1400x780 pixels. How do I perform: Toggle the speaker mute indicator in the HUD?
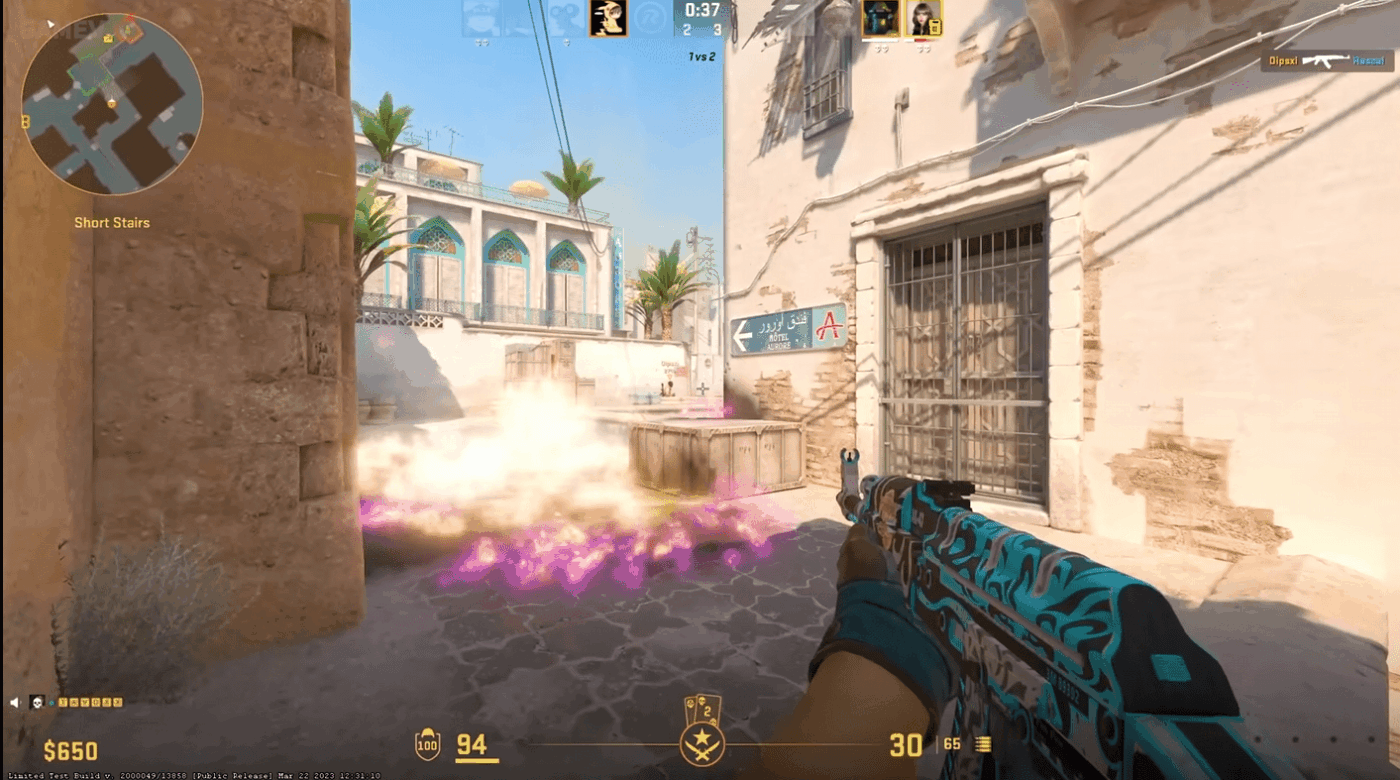pyautogui.click(x=15, y=702)
